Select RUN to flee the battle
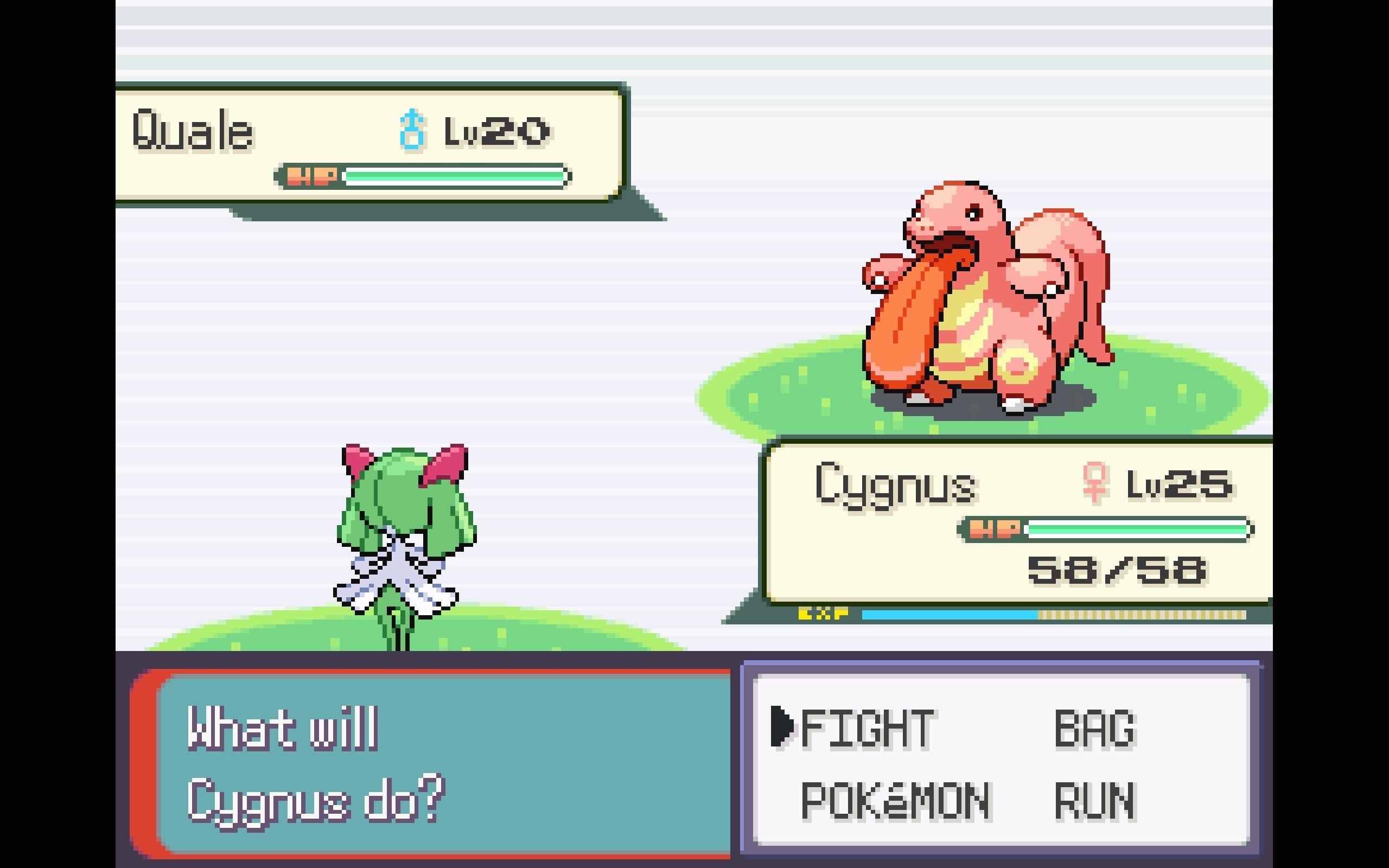Viewport: 1389px width, 868px height. pos(1094,800)
